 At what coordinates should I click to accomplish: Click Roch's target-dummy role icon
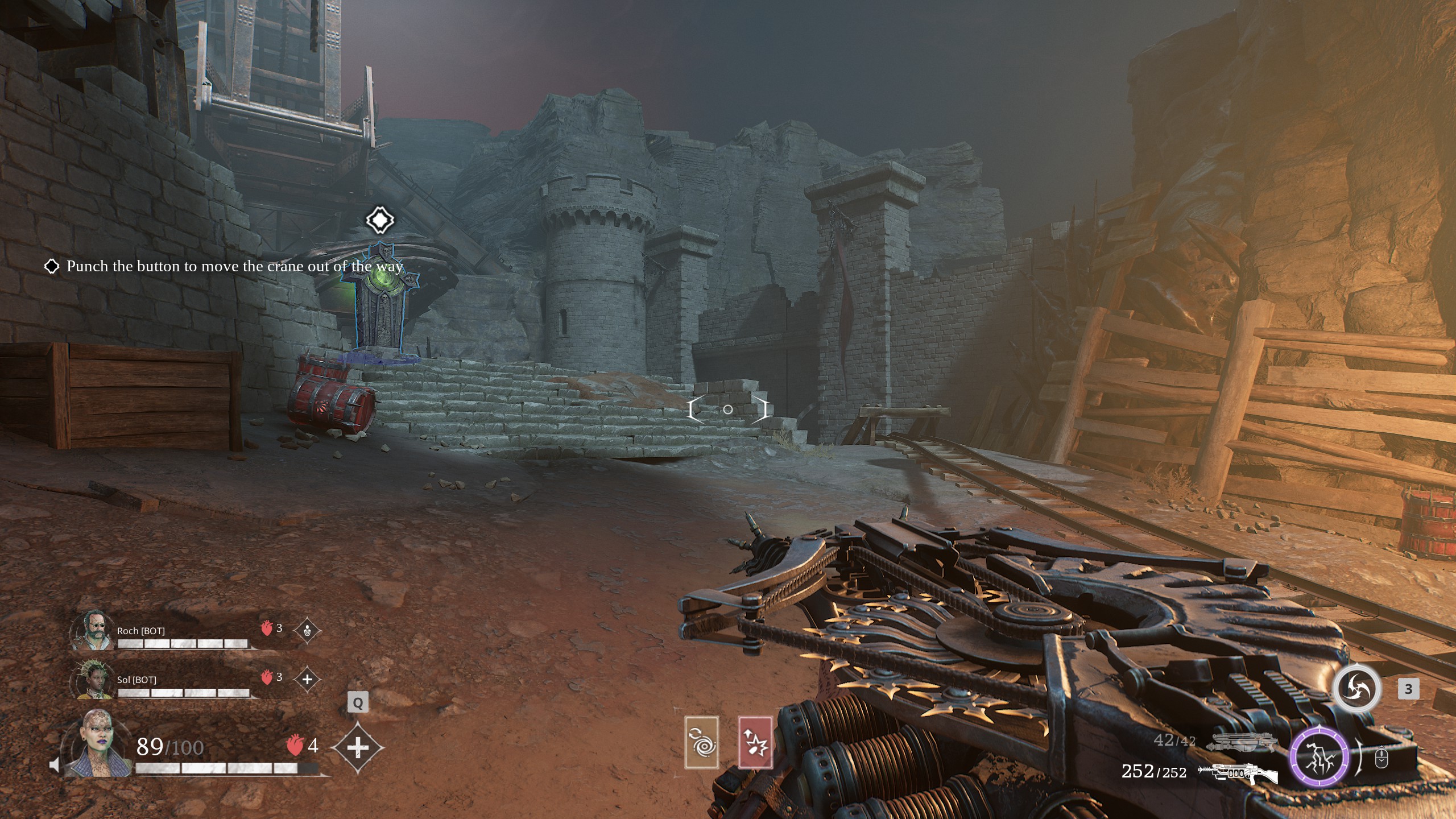click(x=307, y=631)
